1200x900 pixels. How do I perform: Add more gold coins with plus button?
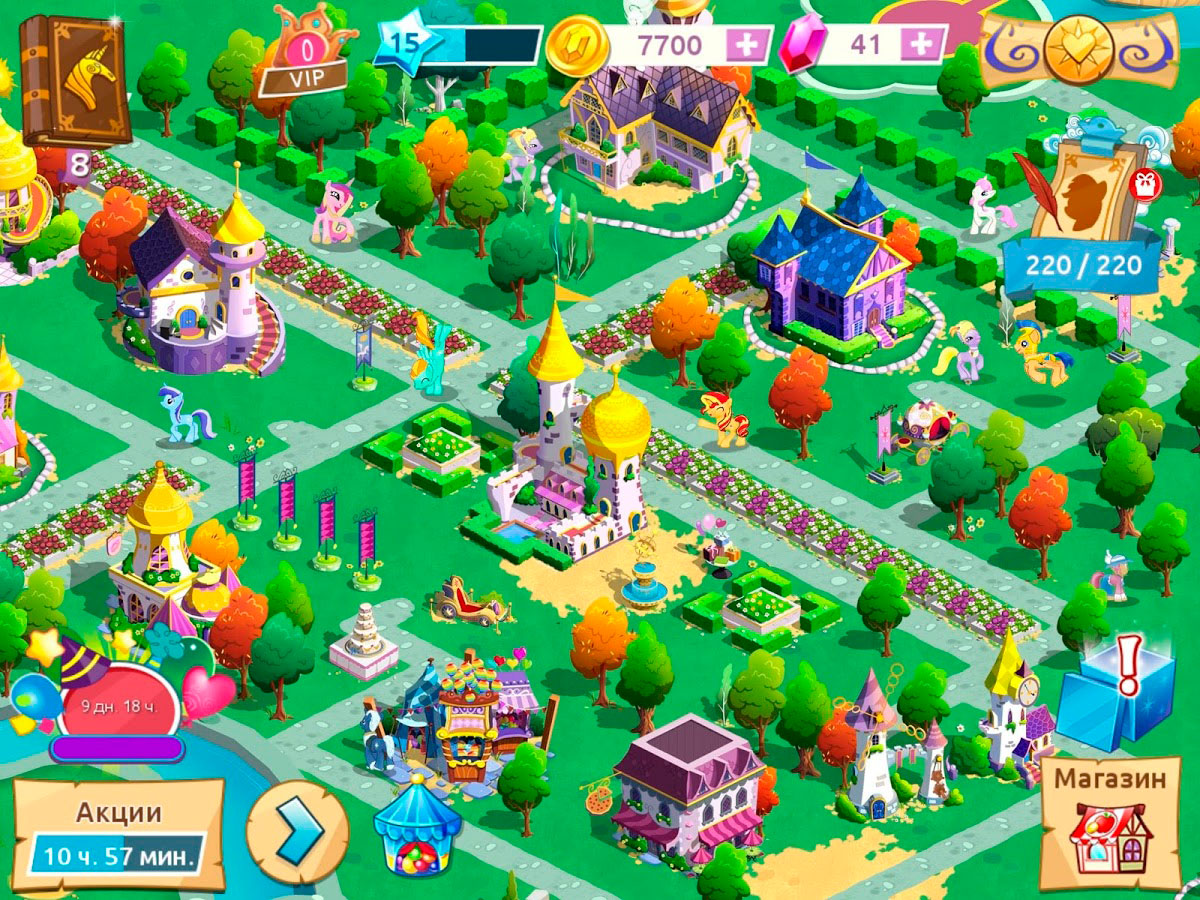(x=744, y=44)
